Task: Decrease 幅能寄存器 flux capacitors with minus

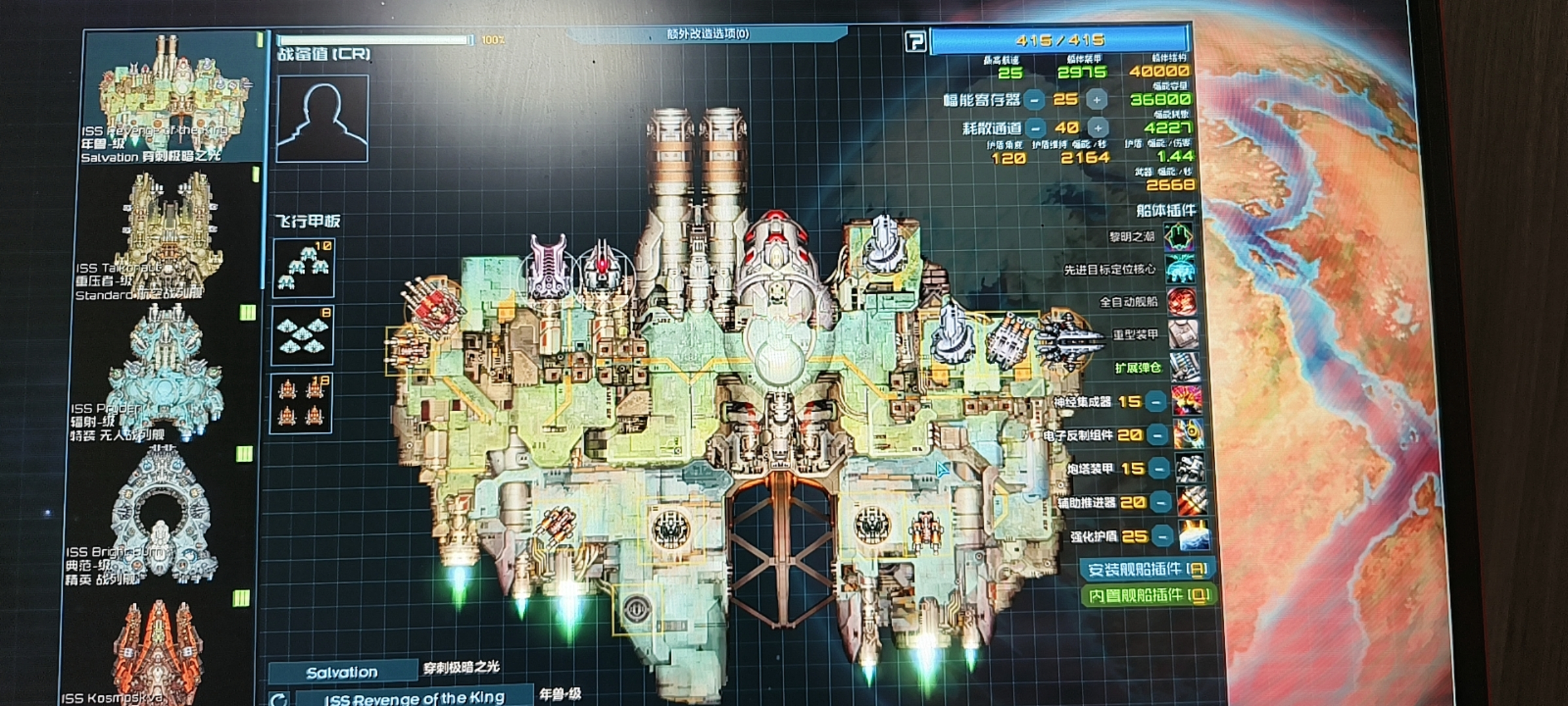Action: (x=1034, y=100)
